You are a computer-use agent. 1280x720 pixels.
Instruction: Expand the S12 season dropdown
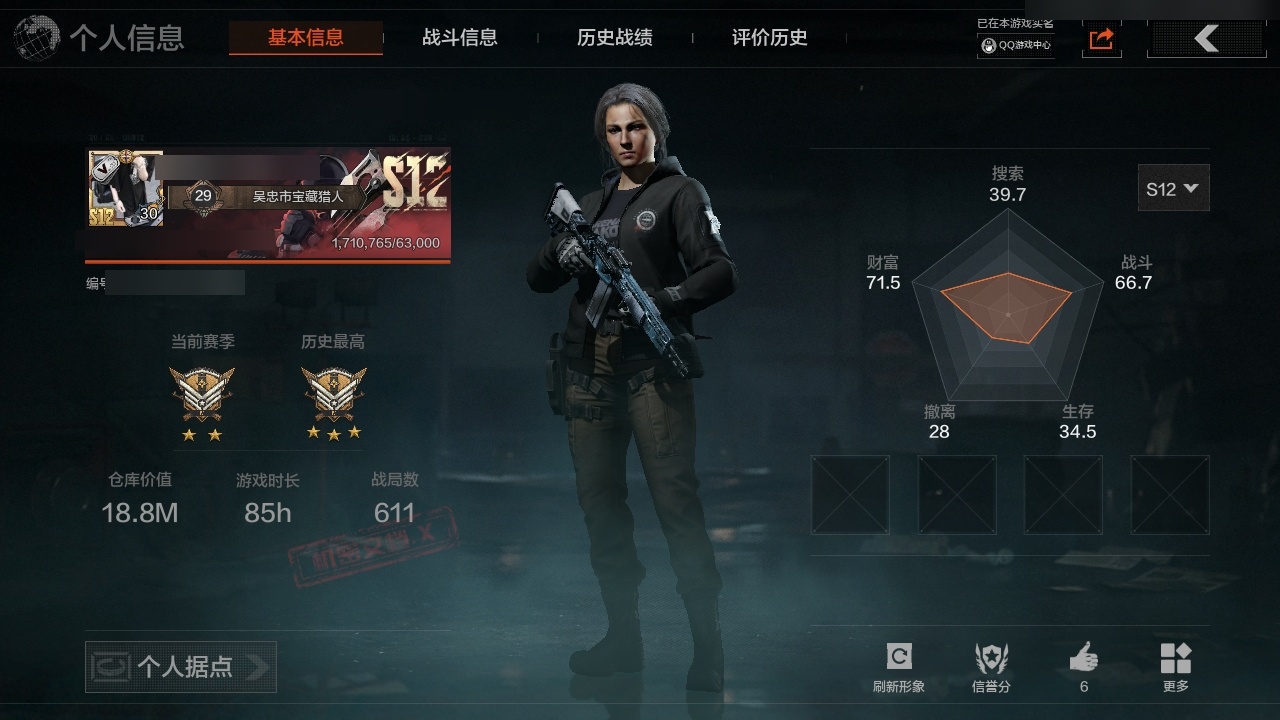(1173, 188)
